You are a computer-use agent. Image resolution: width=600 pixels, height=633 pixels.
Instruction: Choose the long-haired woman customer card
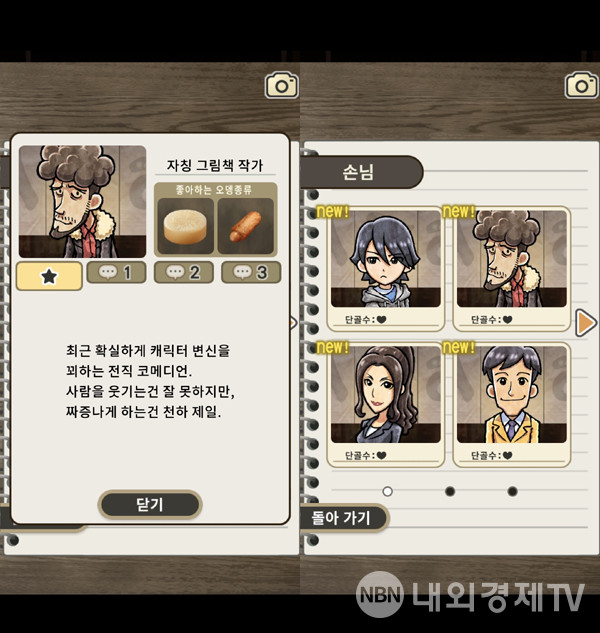coord(386,403)
